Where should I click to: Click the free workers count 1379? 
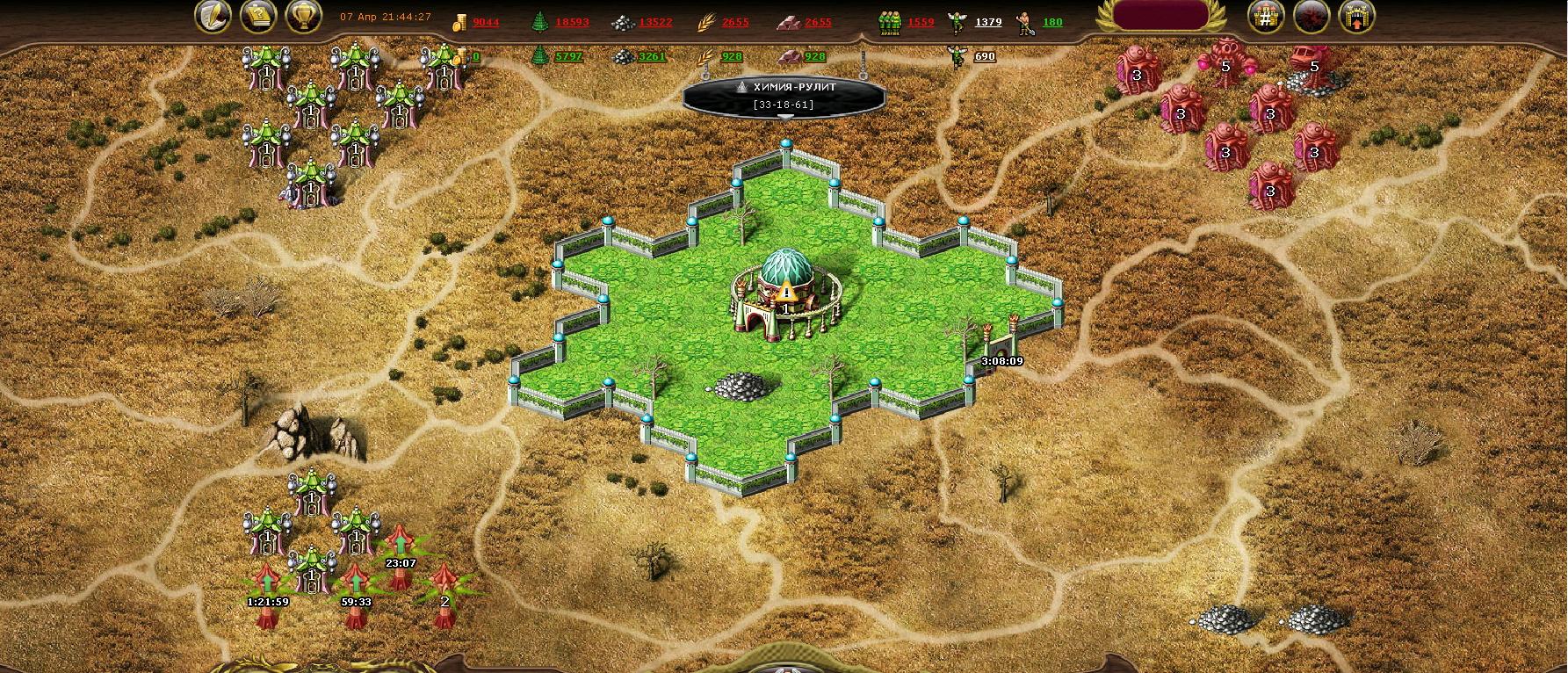pos(988,22)
